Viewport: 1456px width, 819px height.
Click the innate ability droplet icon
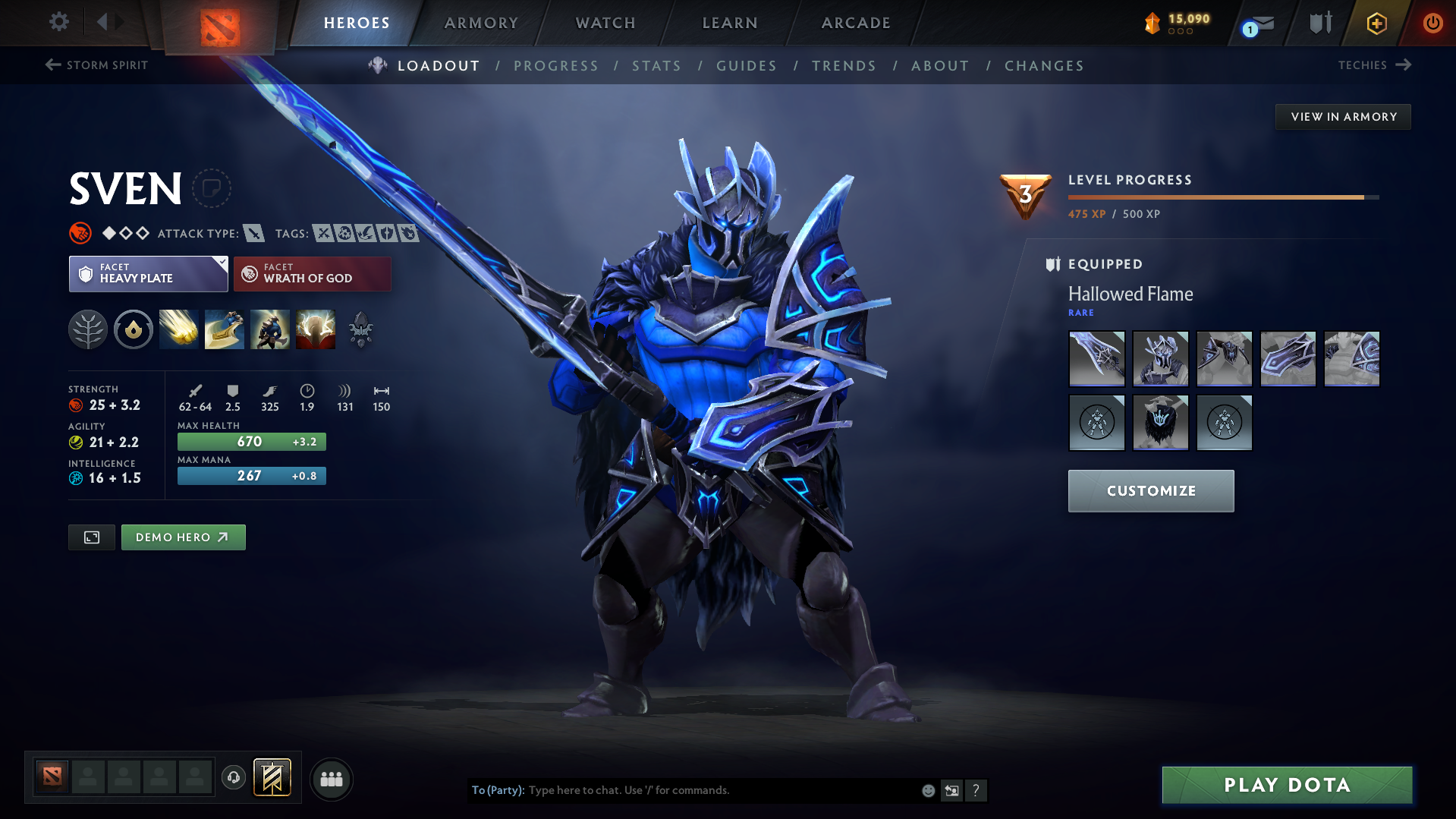point(134,329)
